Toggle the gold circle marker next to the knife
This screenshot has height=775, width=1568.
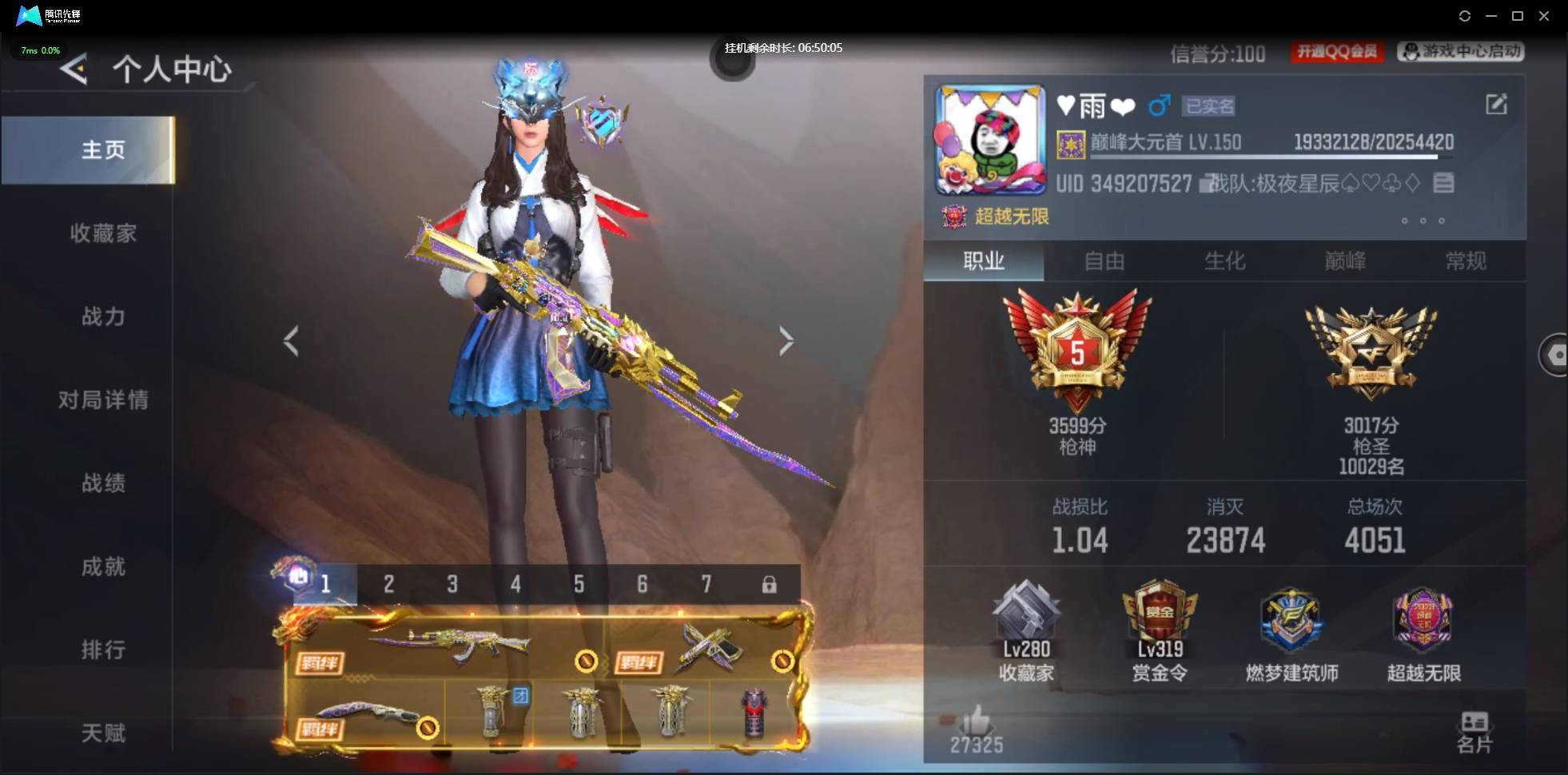(x=429, y=728)
